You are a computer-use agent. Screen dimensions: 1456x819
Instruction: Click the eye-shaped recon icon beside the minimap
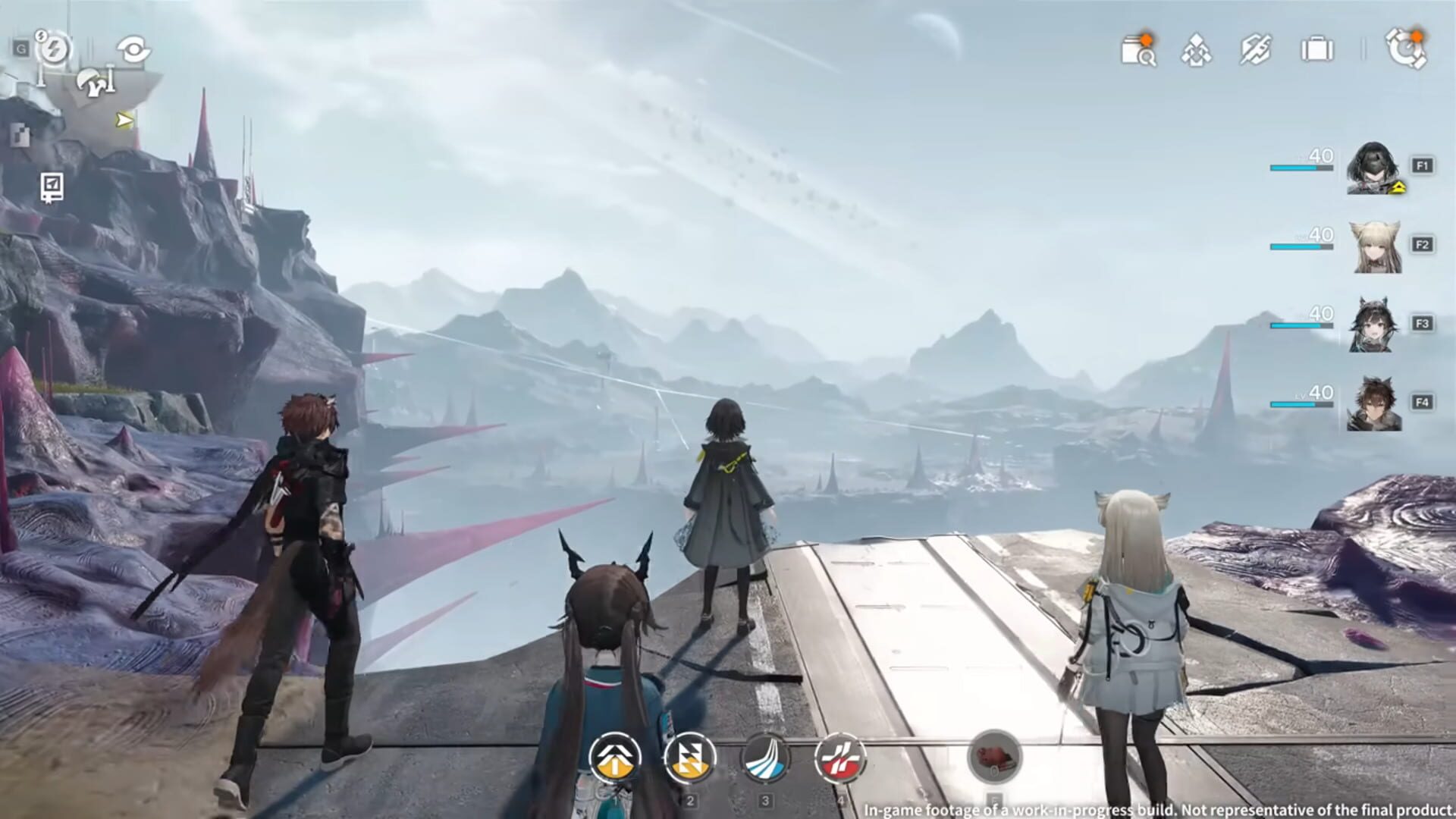pos(135,48)
